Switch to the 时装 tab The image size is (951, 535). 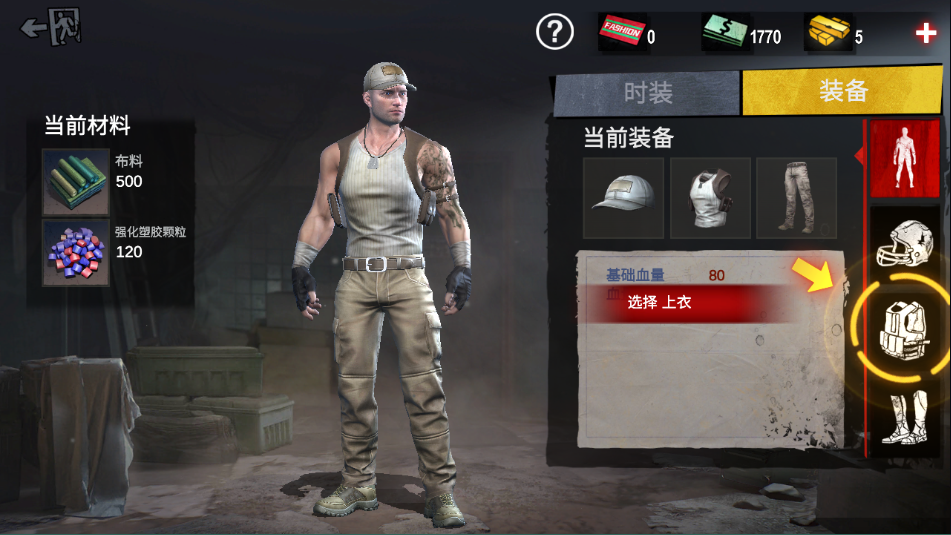tap(647, 93)
